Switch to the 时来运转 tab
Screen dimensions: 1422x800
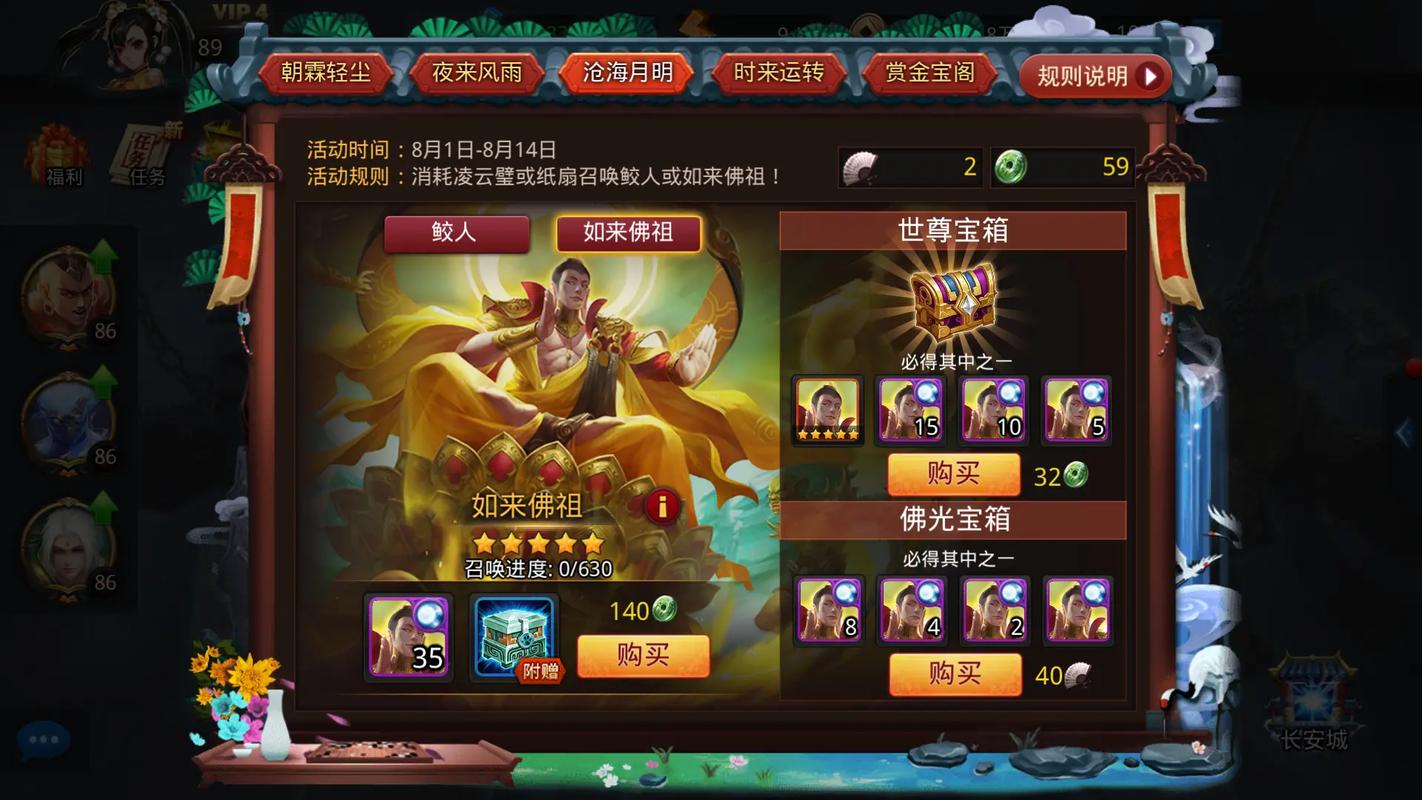[778, 72]
